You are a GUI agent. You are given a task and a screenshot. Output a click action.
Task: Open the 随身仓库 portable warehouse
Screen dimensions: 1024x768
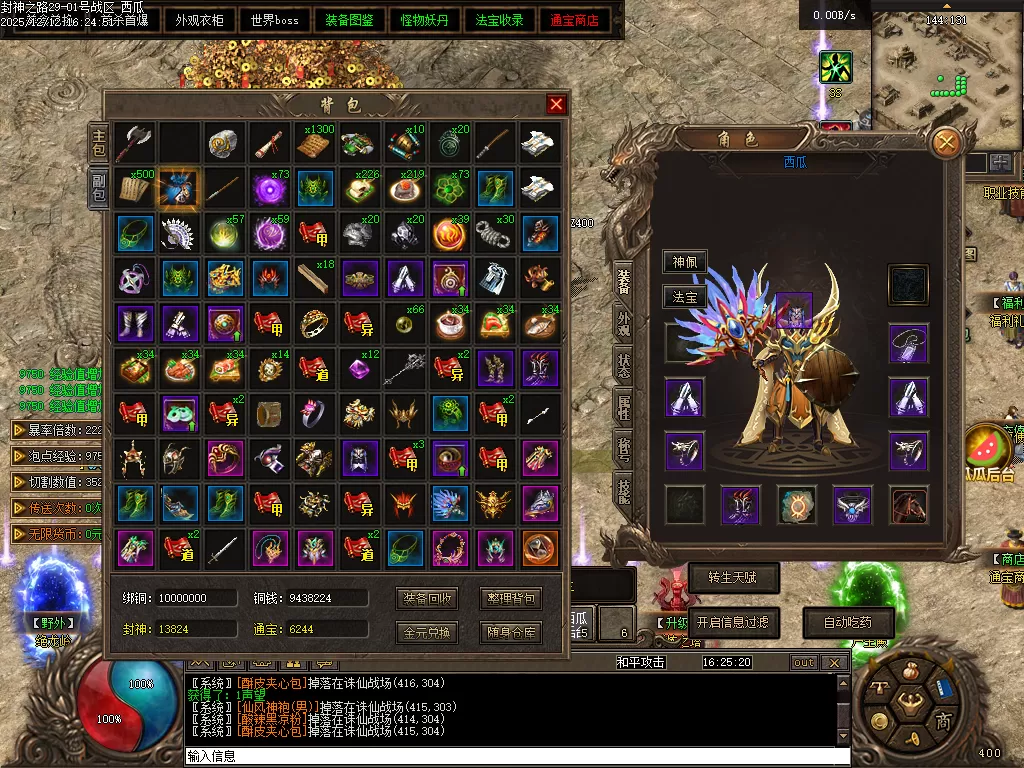[512, 632]
